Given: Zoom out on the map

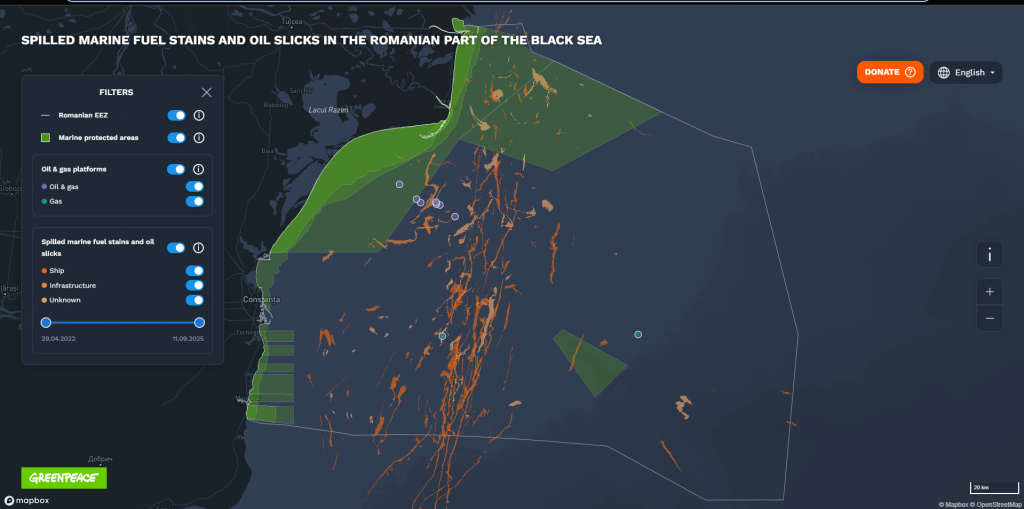Looking at the screenshot, I should point(989,318).
